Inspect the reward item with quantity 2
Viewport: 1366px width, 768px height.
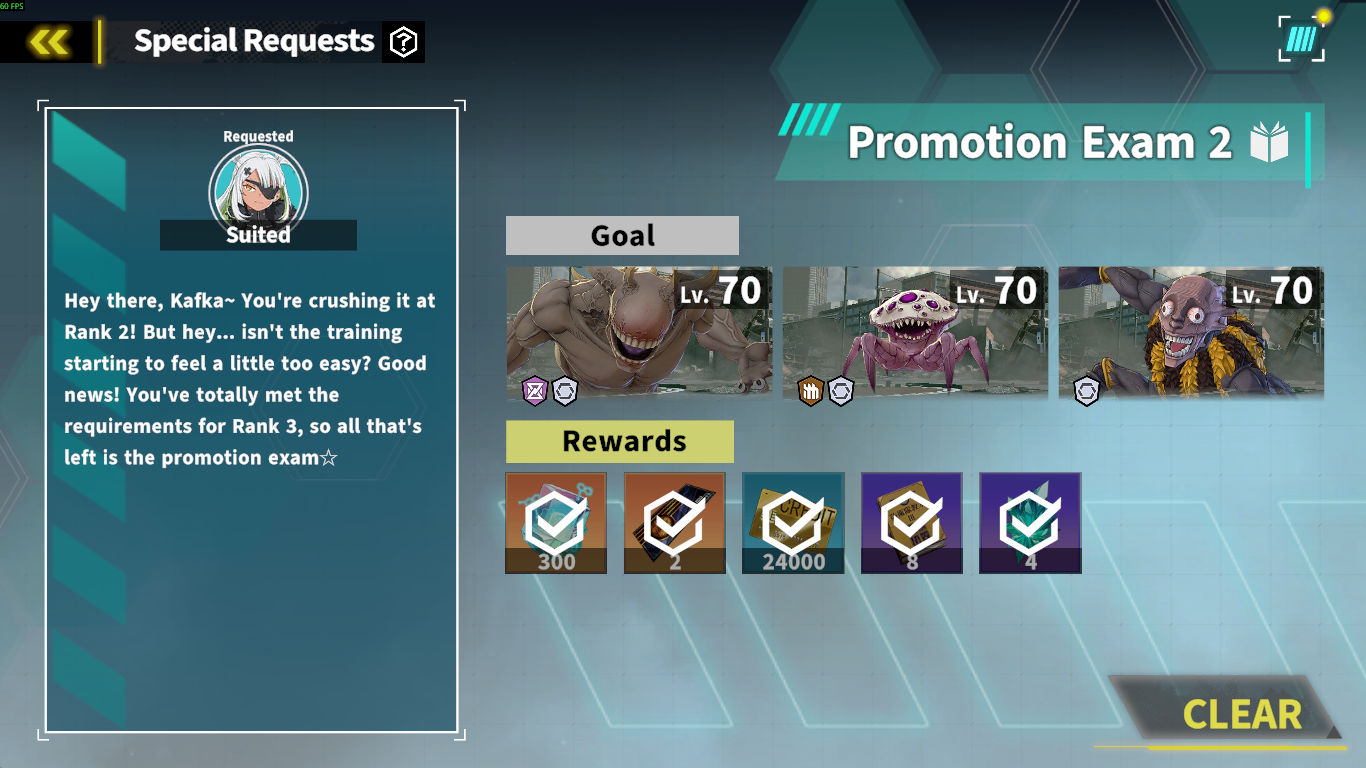click(x=674, y=522)
